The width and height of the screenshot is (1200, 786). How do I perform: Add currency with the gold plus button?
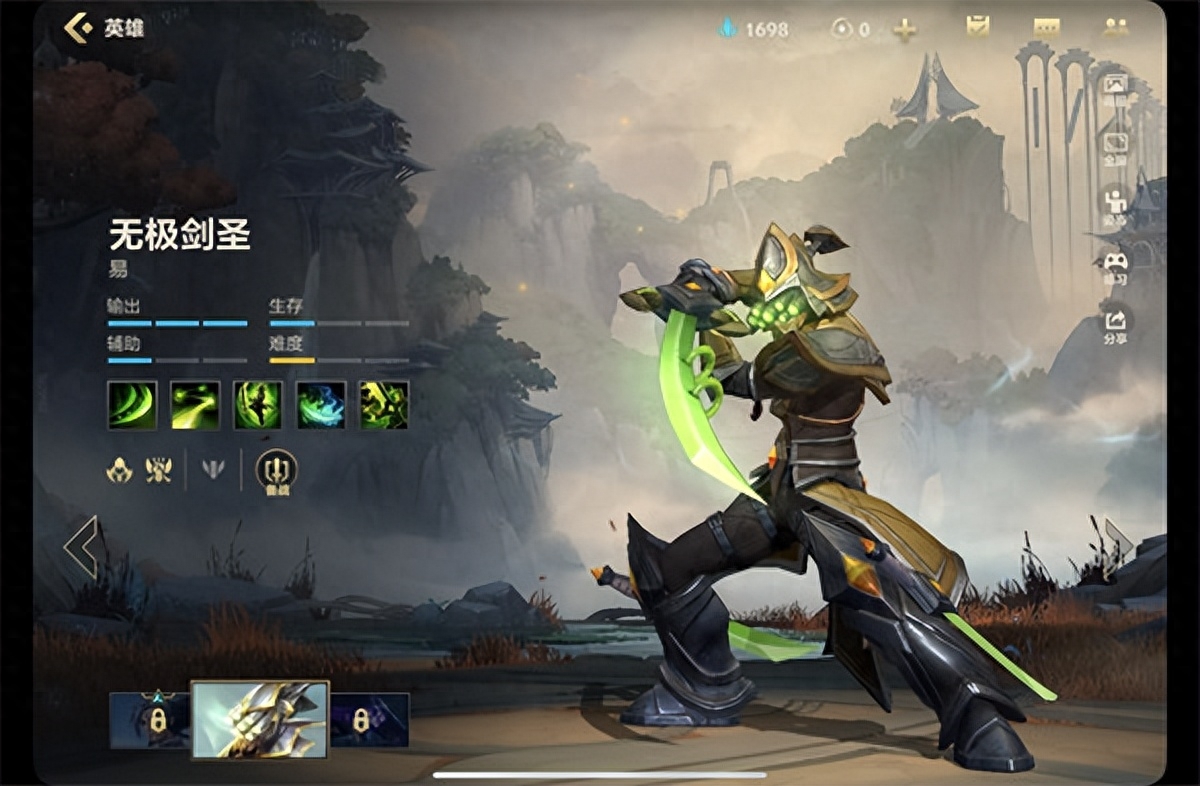pyautogui.click(x=905, y=29)
